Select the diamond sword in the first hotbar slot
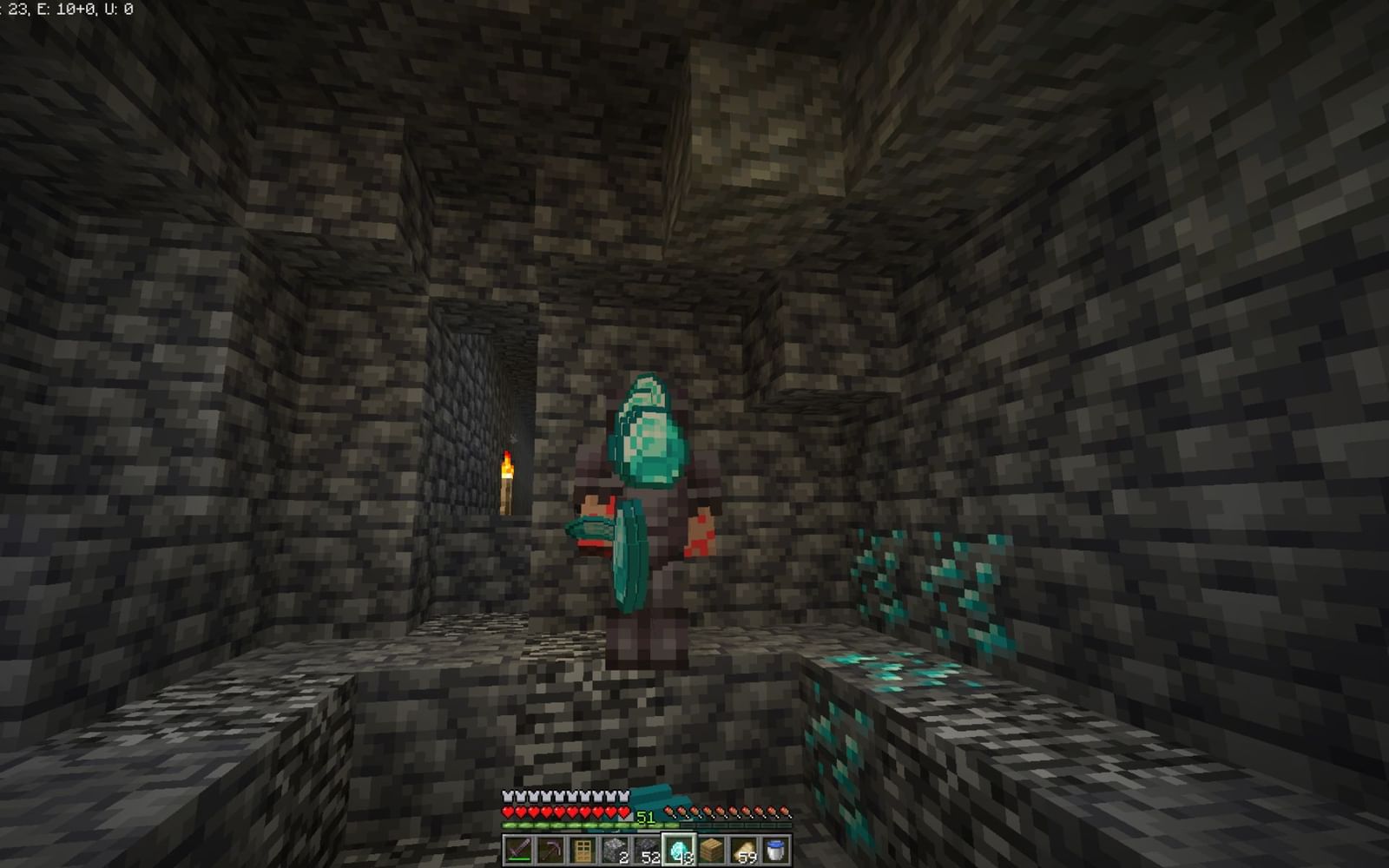Viewport: 1389px width, 868px height. point(519,849)
